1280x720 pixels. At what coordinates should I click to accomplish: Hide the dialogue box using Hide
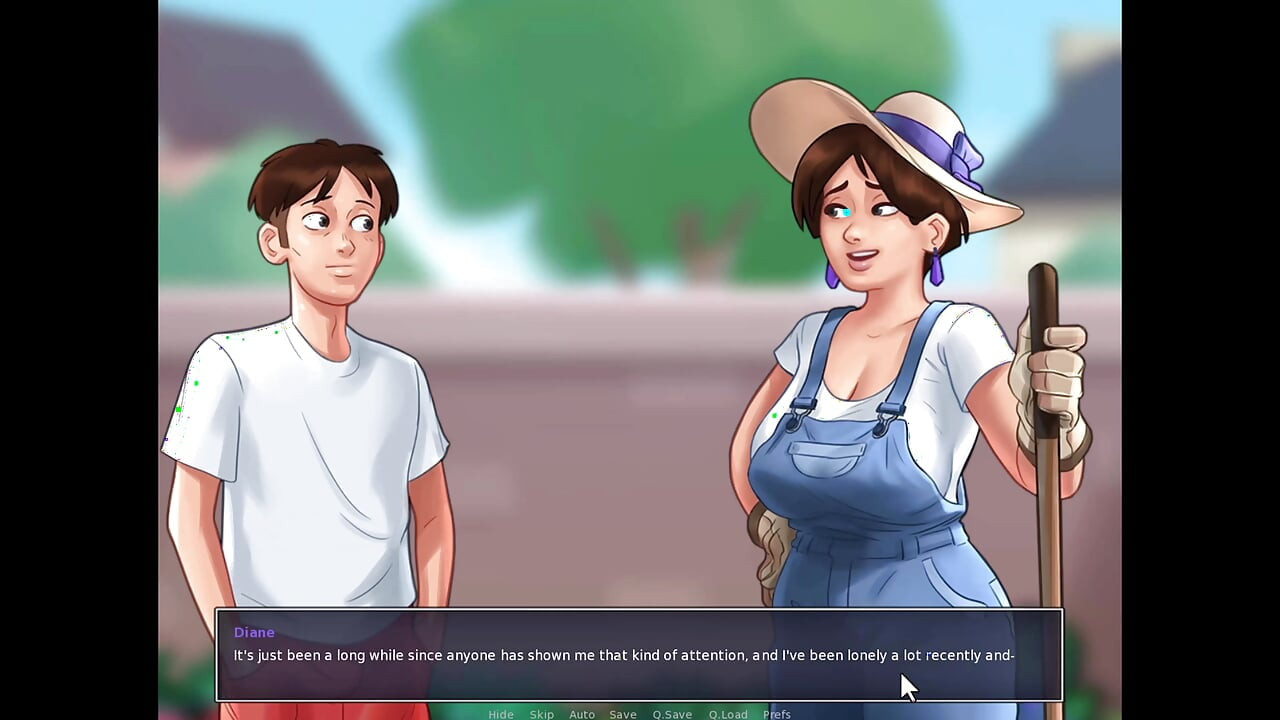click(x=501, y=714)
